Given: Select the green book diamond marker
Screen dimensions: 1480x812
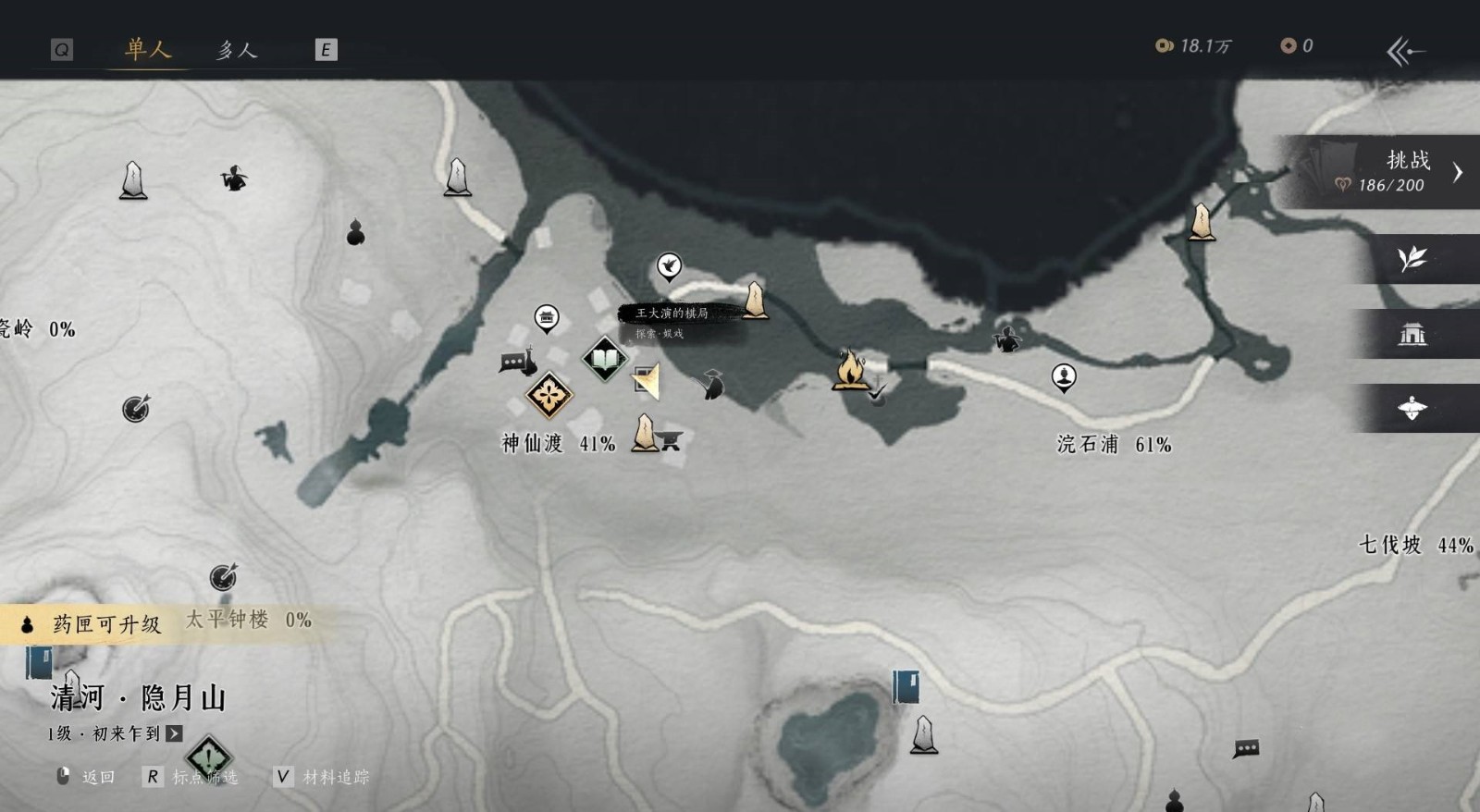Looking at the screenshot, I should click(x=604, y=358).
